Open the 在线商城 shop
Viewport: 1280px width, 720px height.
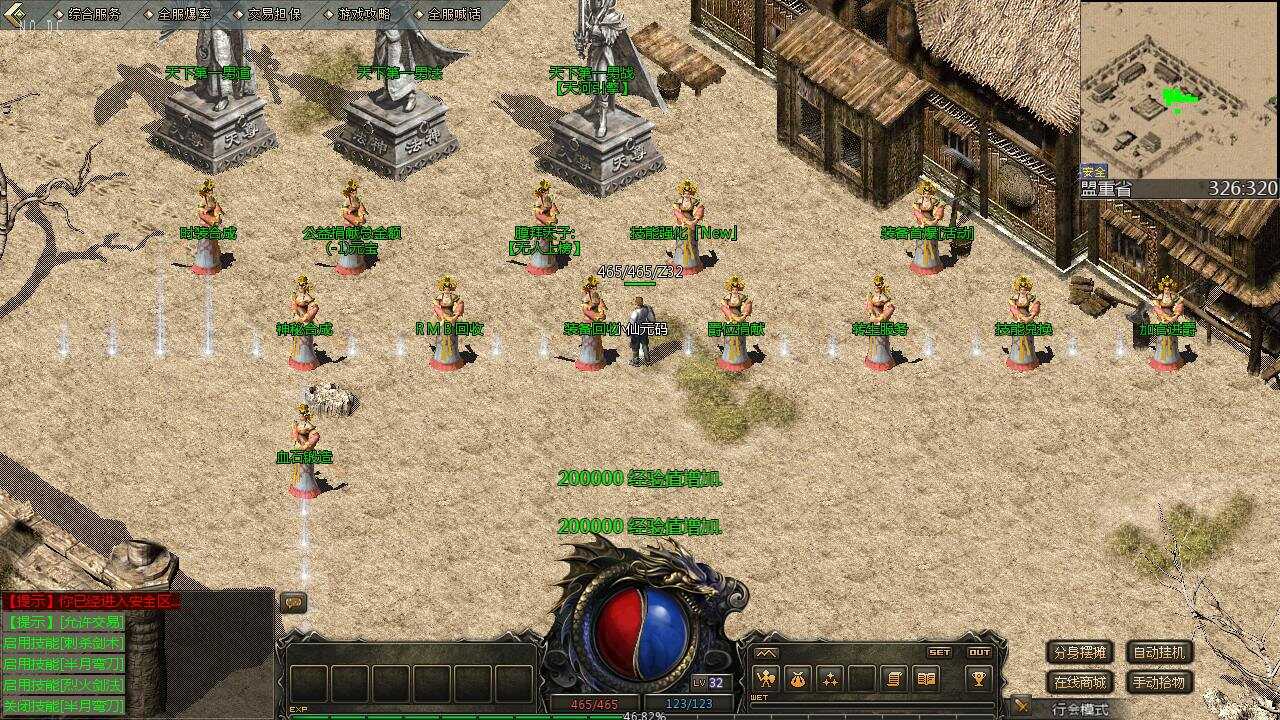click(1080, 683)
